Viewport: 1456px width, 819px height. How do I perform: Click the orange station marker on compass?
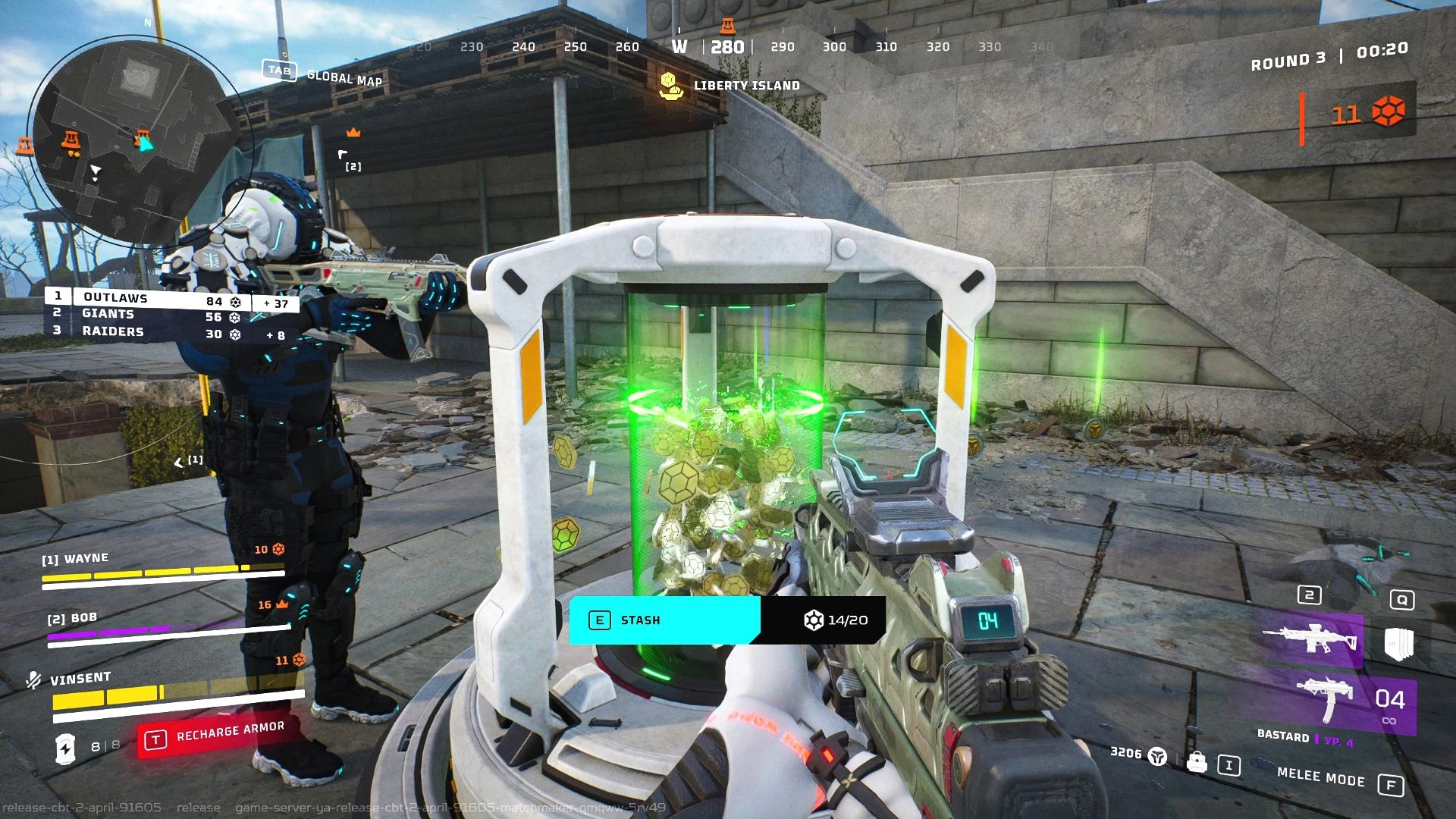pyautogui.click(x=727, y=26)
